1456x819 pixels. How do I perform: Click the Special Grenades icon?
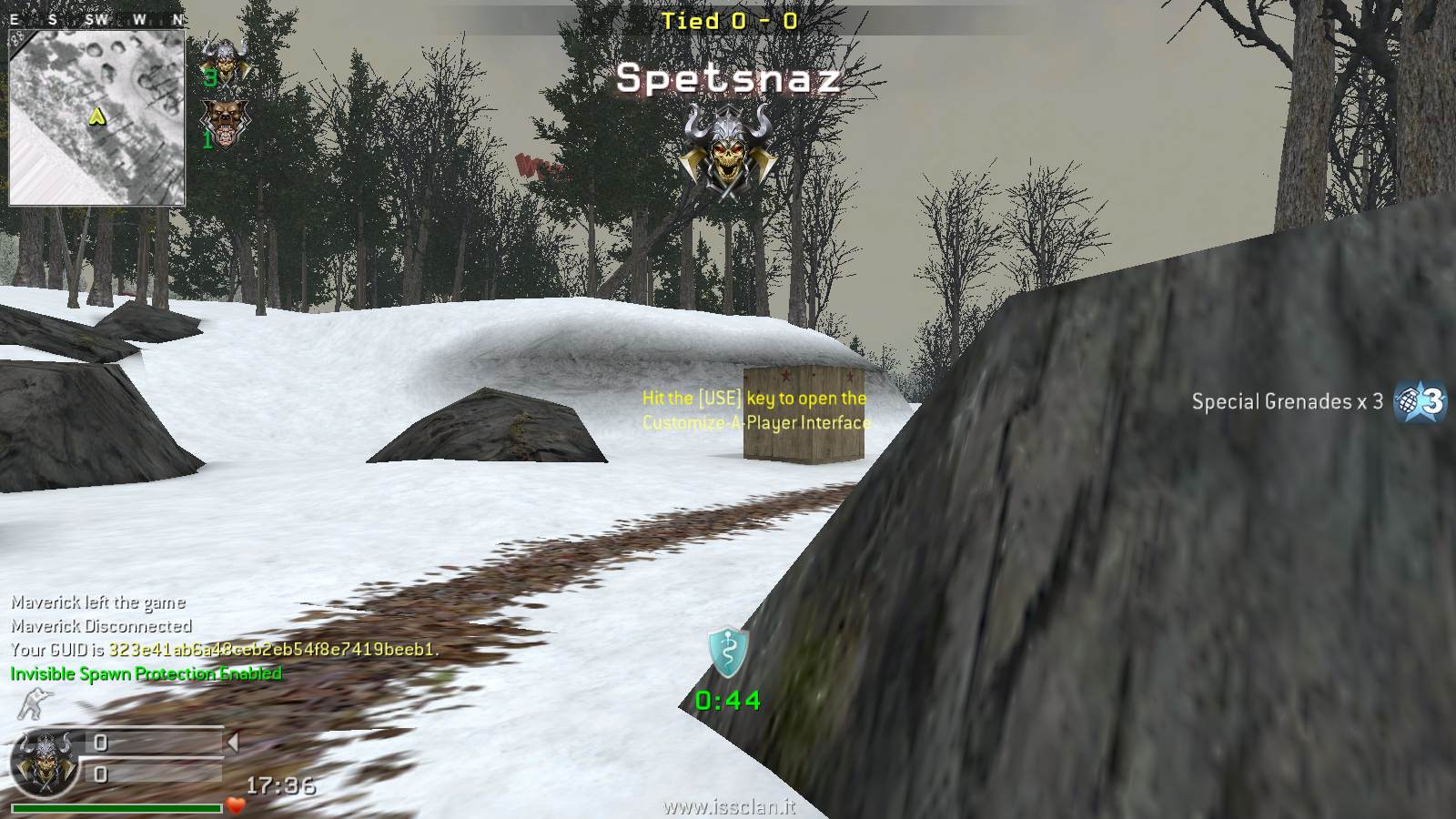coord(1421,400)
